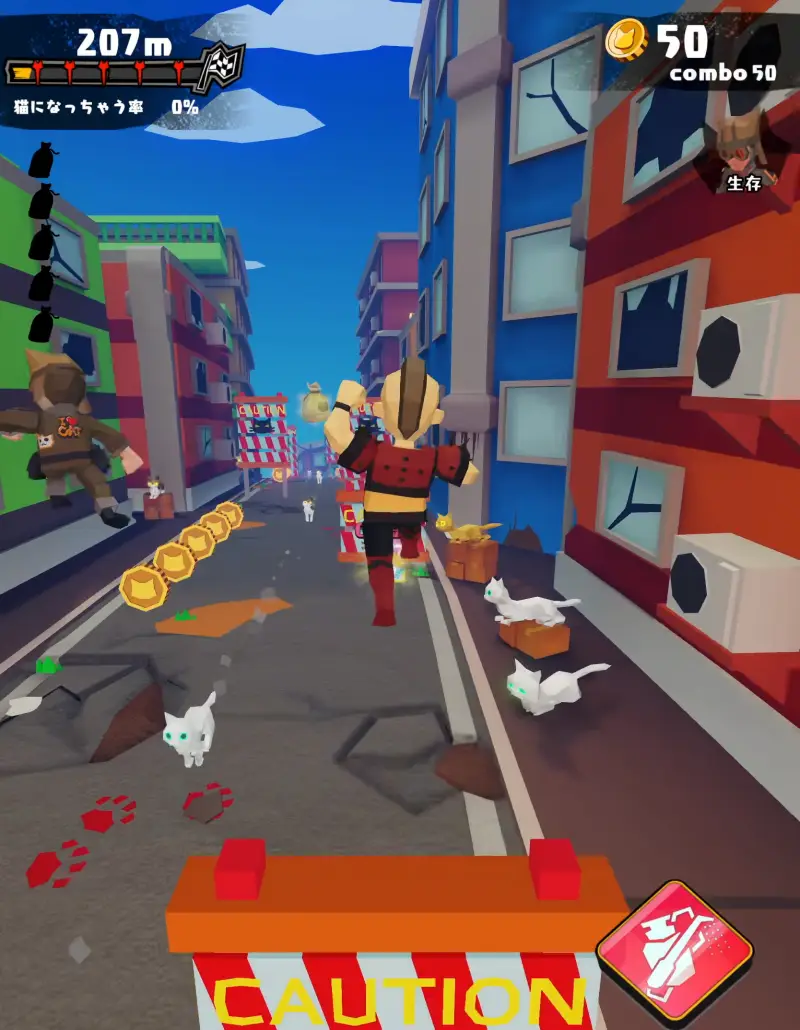The height and width of the screenshot is (1030, 800).
Task: Tap the rival portrait labeled 生存
Action: pyautogui.click(x=742, y=150)
